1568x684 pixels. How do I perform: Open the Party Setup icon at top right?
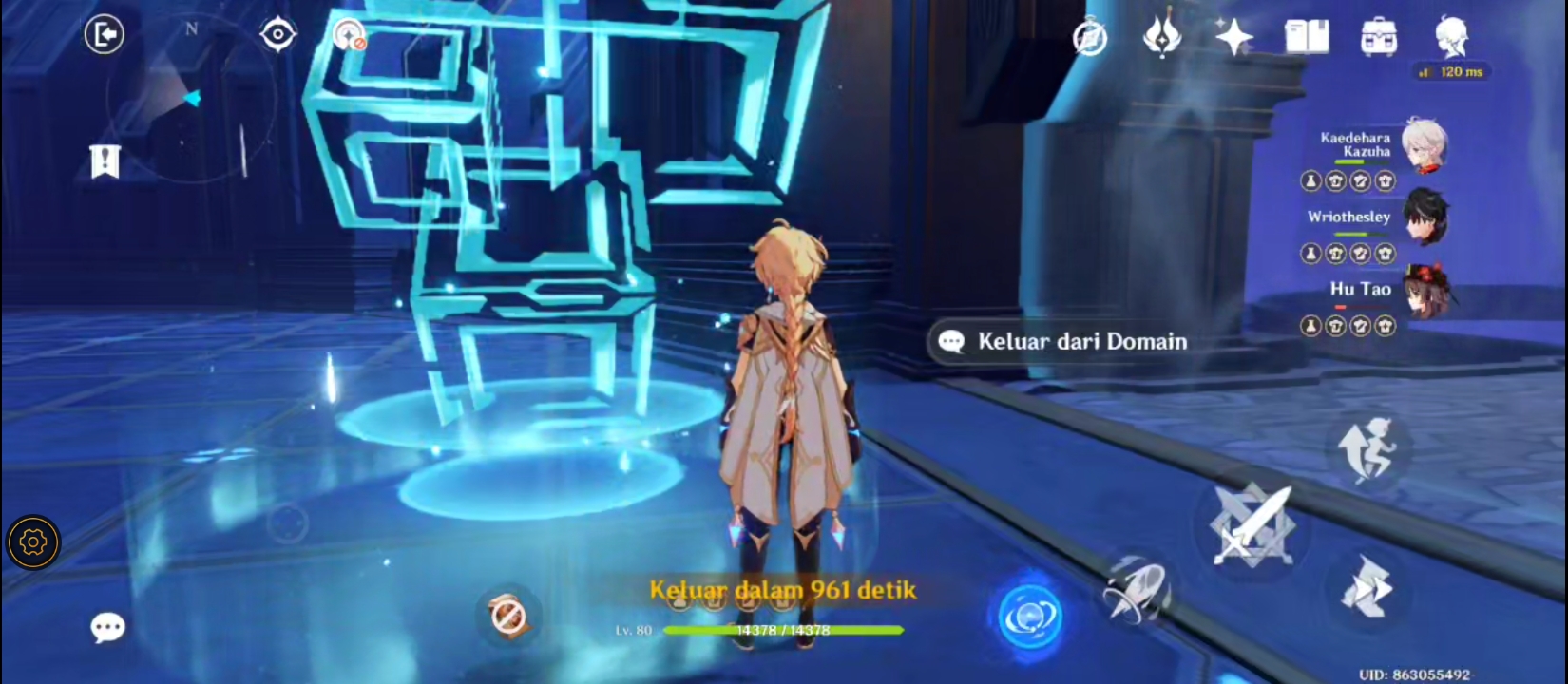1091,38
